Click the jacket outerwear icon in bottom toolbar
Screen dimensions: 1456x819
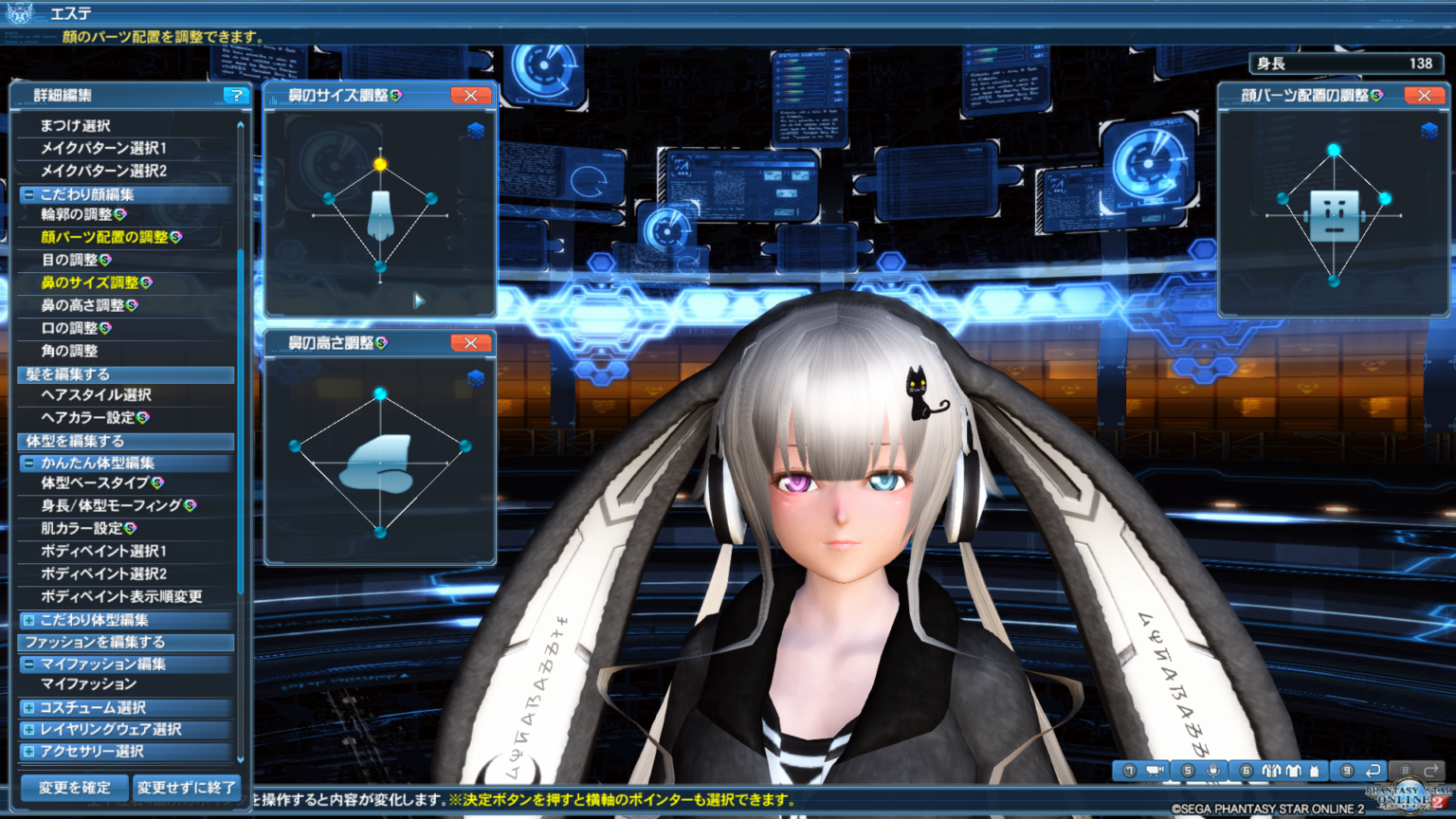[1272, 771]
